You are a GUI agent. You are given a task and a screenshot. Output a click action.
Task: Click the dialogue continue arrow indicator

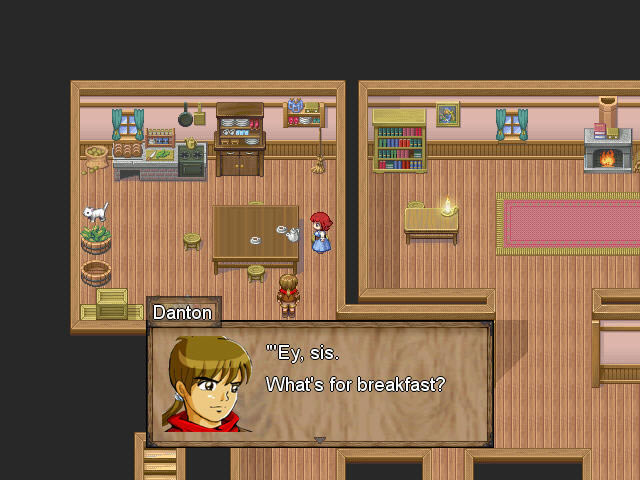coord(319,439)
